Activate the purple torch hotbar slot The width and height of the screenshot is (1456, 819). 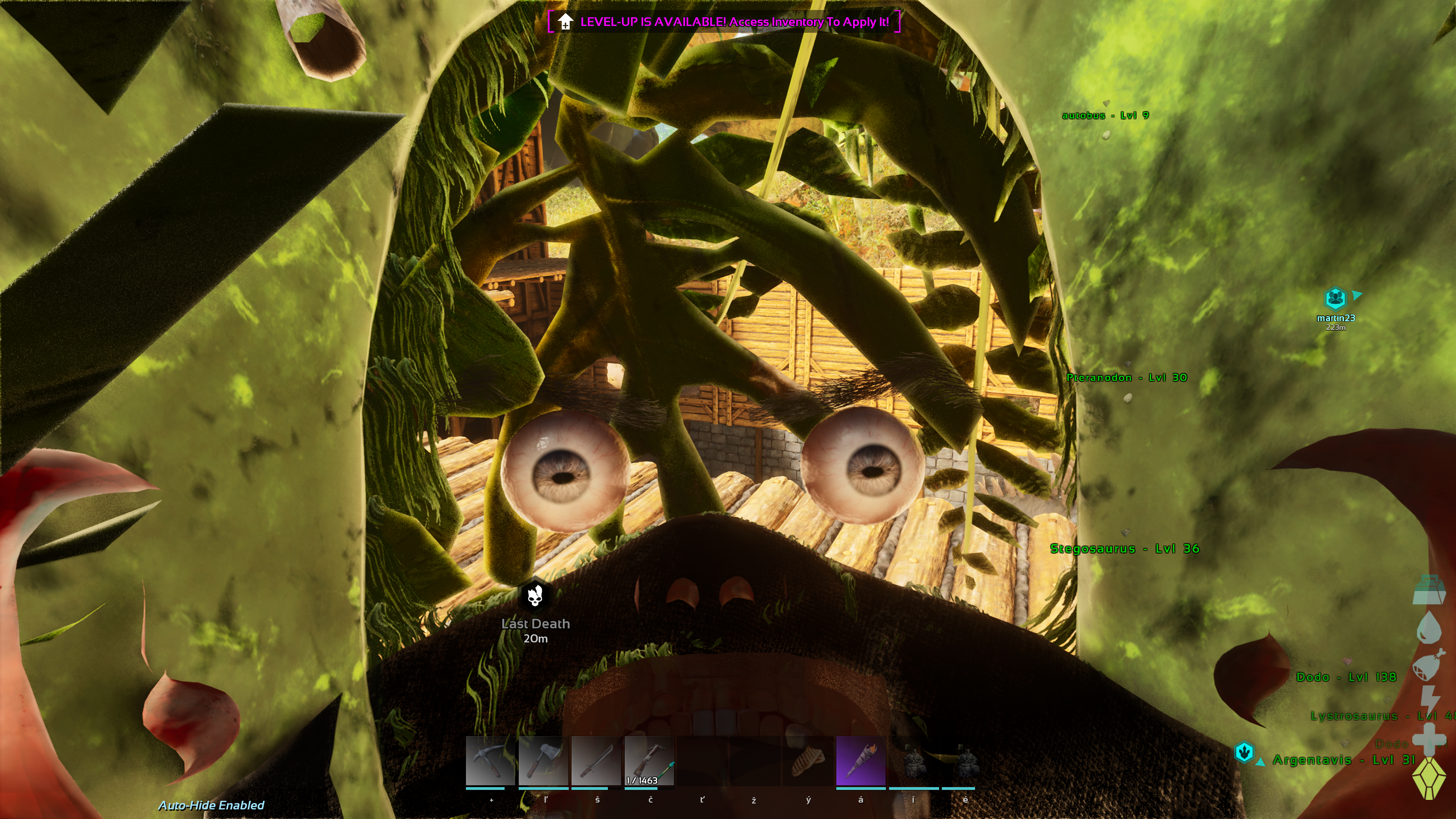tap(860, 761)
